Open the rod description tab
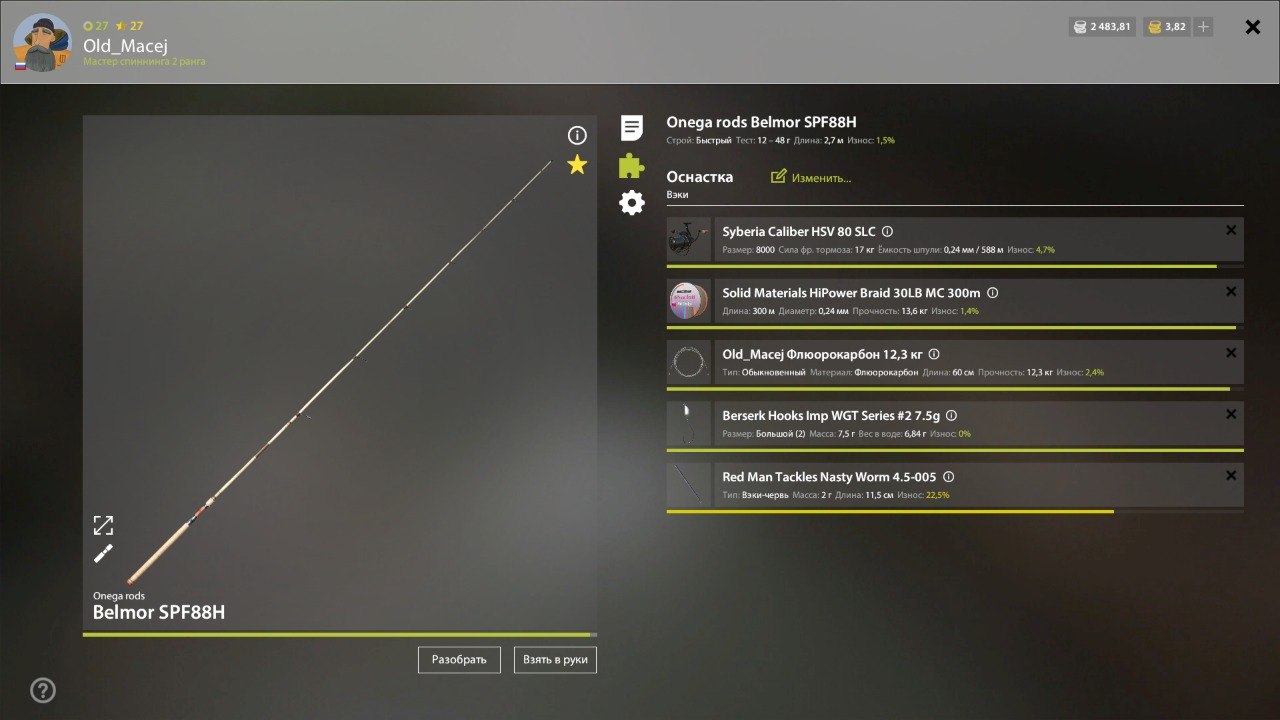This screenshot has height=720, width=1280. click(629, 128)
